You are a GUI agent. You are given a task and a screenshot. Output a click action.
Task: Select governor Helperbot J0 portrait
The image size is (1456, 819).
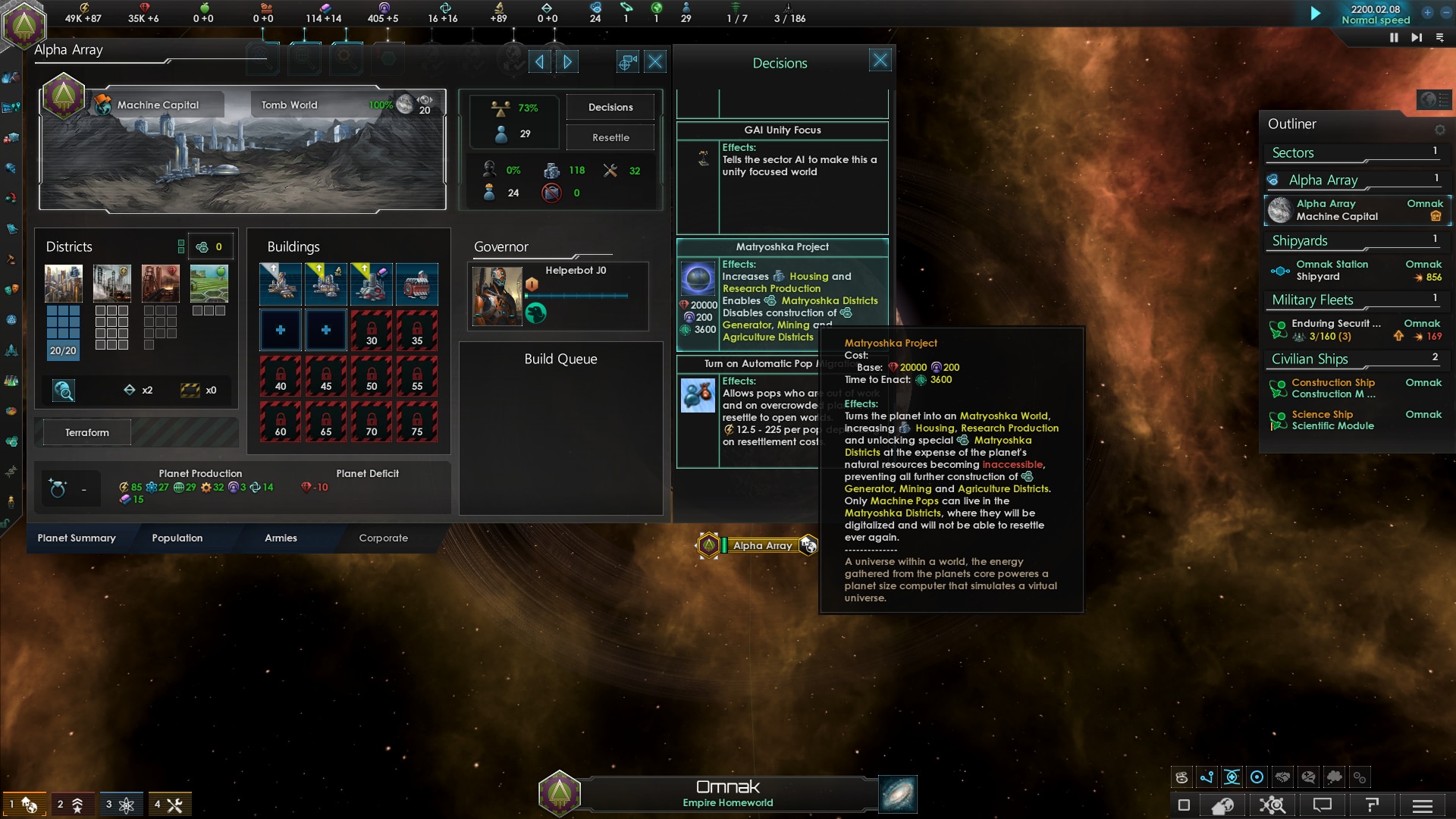pyautogui.click(x=497, y=297)
